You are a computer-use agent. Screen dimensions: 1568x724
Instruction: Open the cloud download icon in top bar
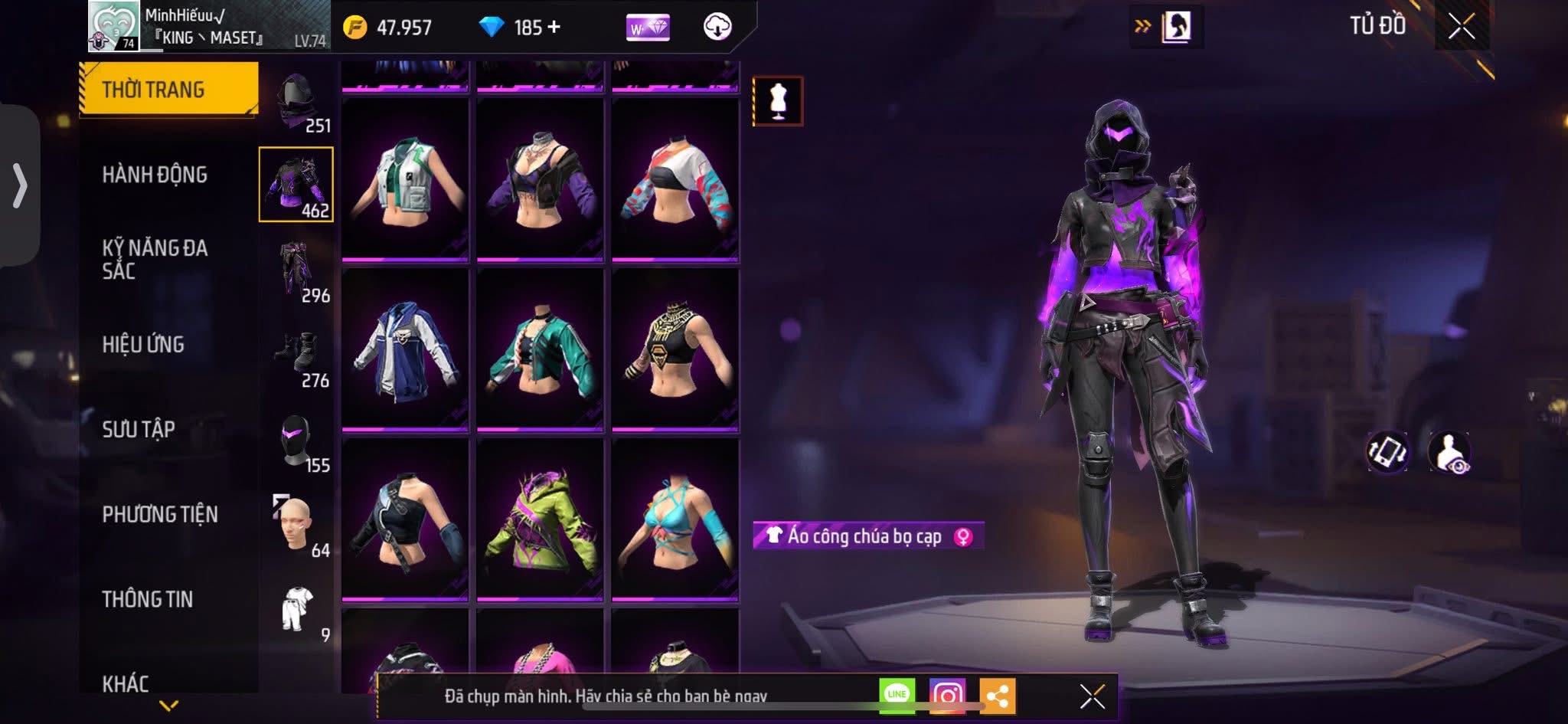coord(718,28)
